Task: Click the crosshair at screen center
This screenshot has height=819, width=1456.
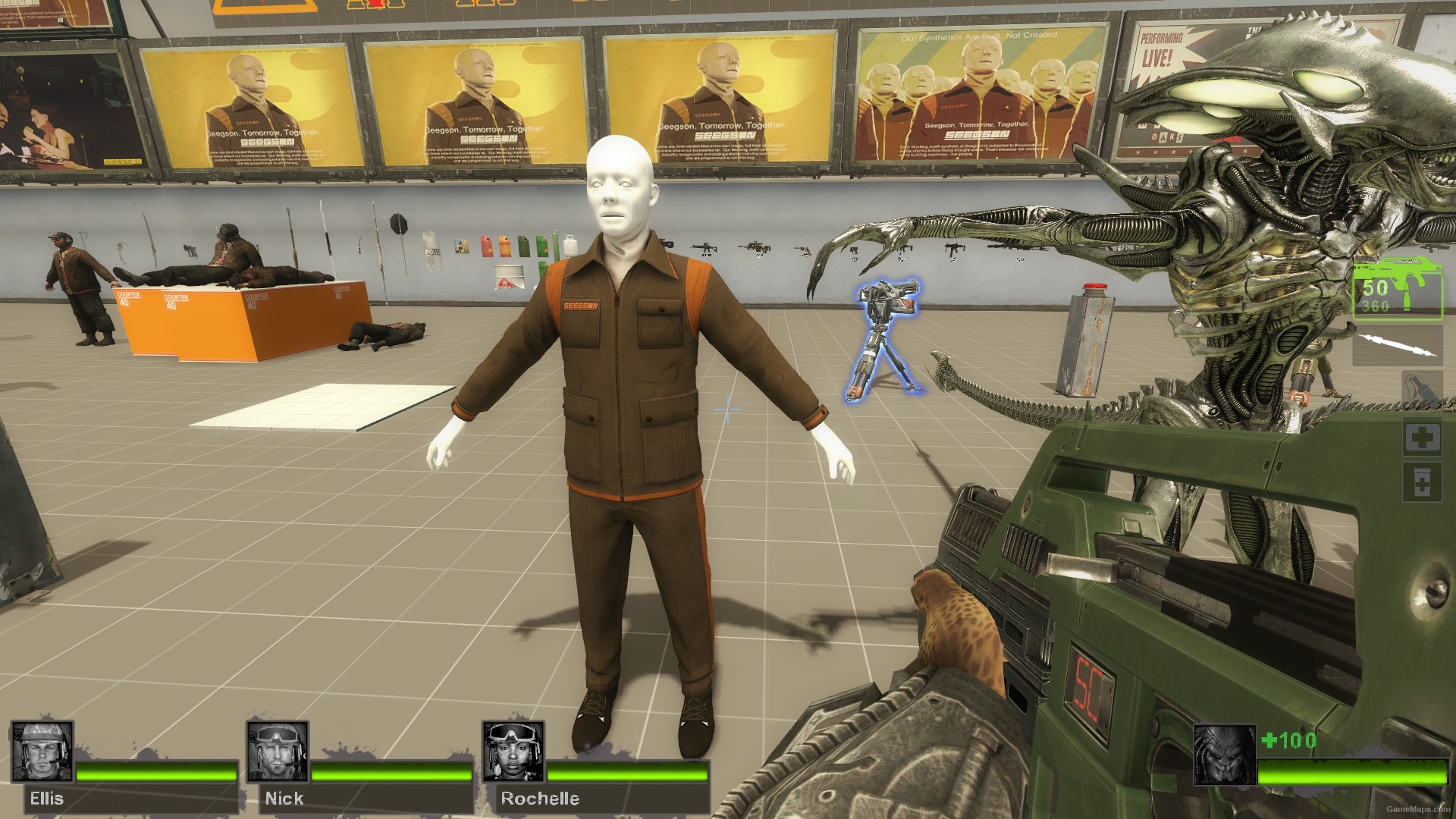Action: 728,409
